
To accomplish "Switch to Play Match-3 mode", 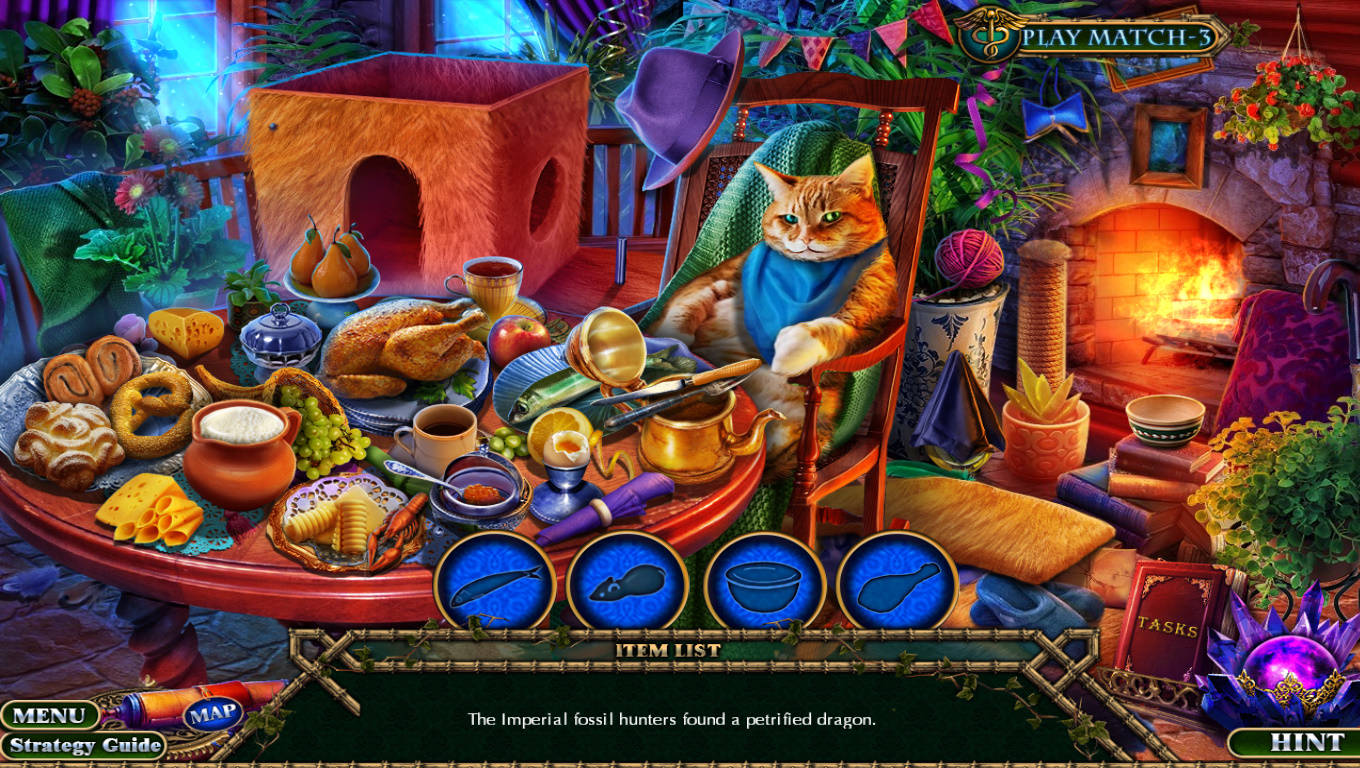I will 1108,38.
